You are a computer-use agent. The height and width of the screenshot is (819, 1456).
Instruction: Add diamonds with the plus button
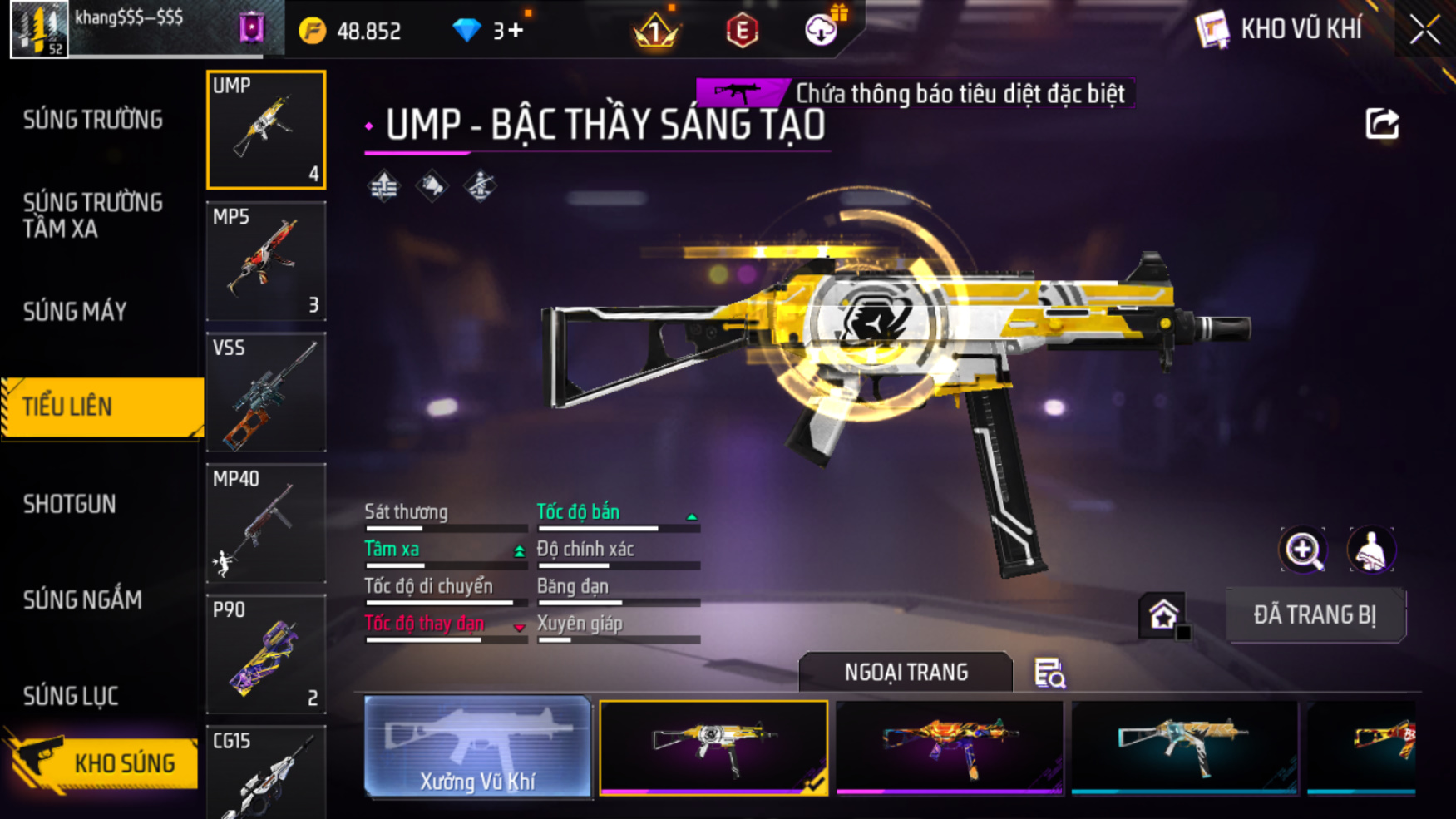tap(516, 31)
